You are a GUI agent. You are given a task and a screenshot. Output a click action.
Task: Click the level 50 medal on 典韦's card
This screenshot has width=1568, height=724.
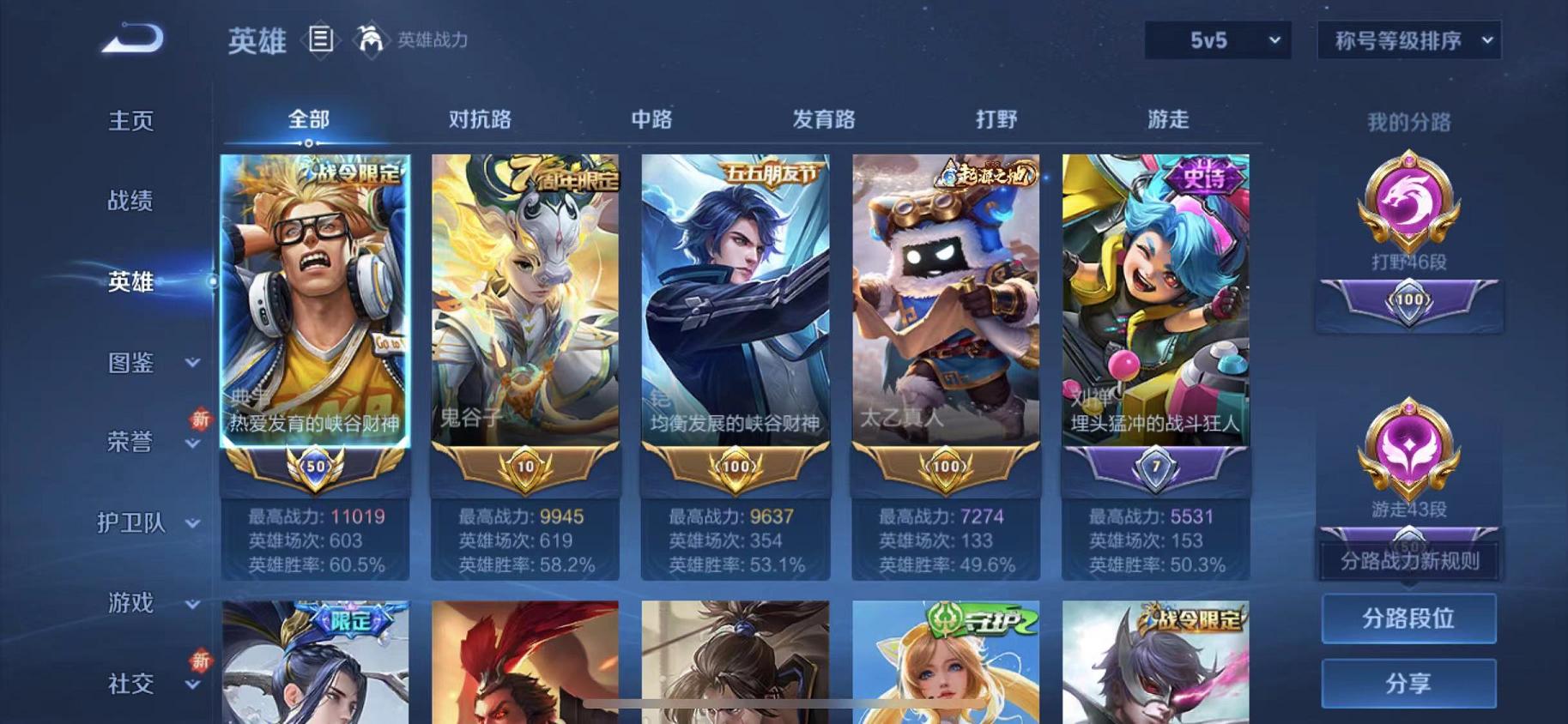click(x=316, y=464)
